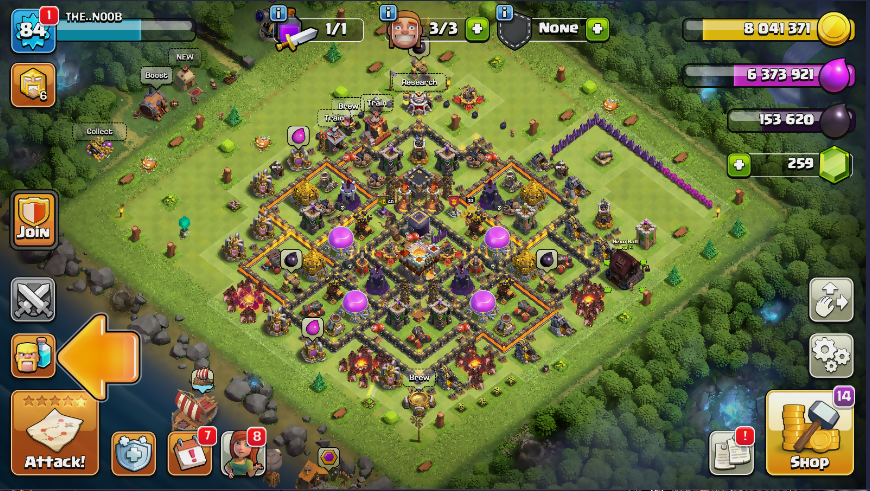Open the news scroll with exclamation badge
This screenshot has height=491, width=870.
point(731,453)
